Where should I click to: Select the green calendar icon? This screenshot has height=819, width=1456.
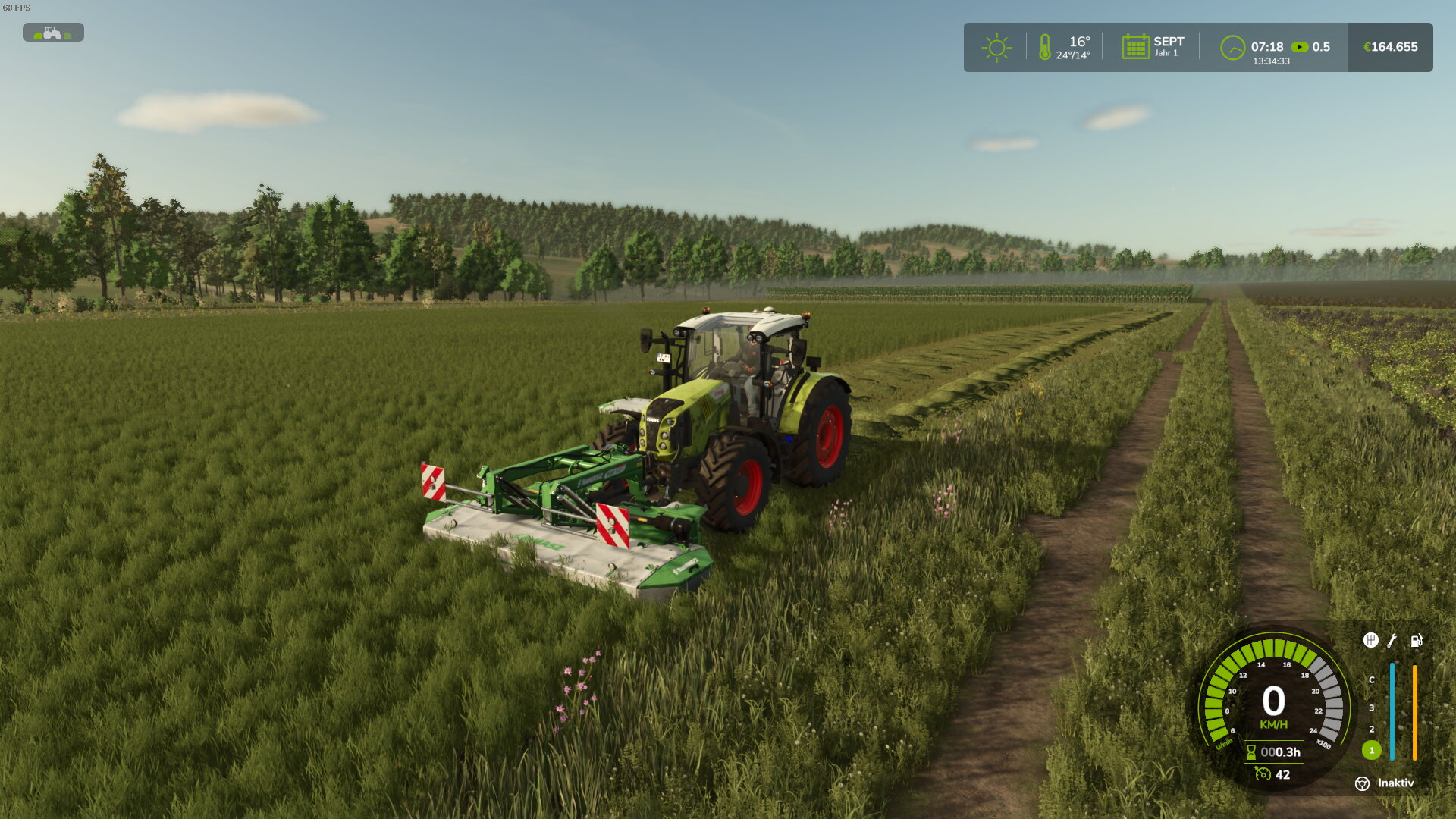click(x=1135, y=47)
